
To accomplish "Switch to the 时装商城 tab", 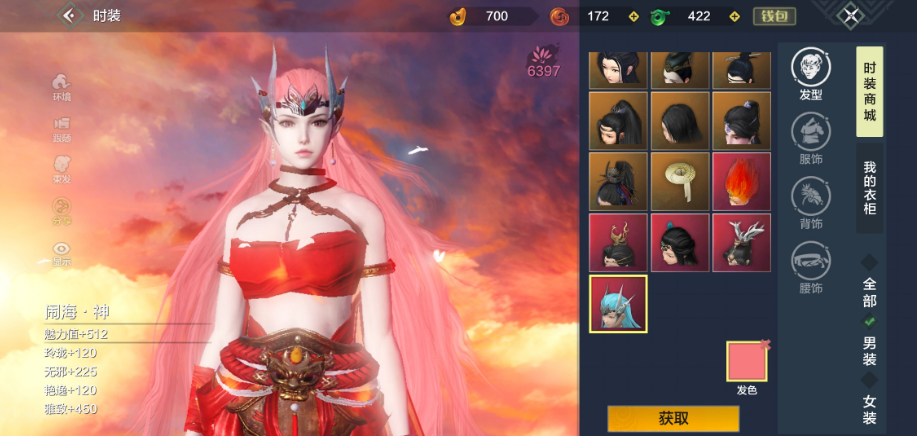I will pyautogui.click(x=869, y=92).
